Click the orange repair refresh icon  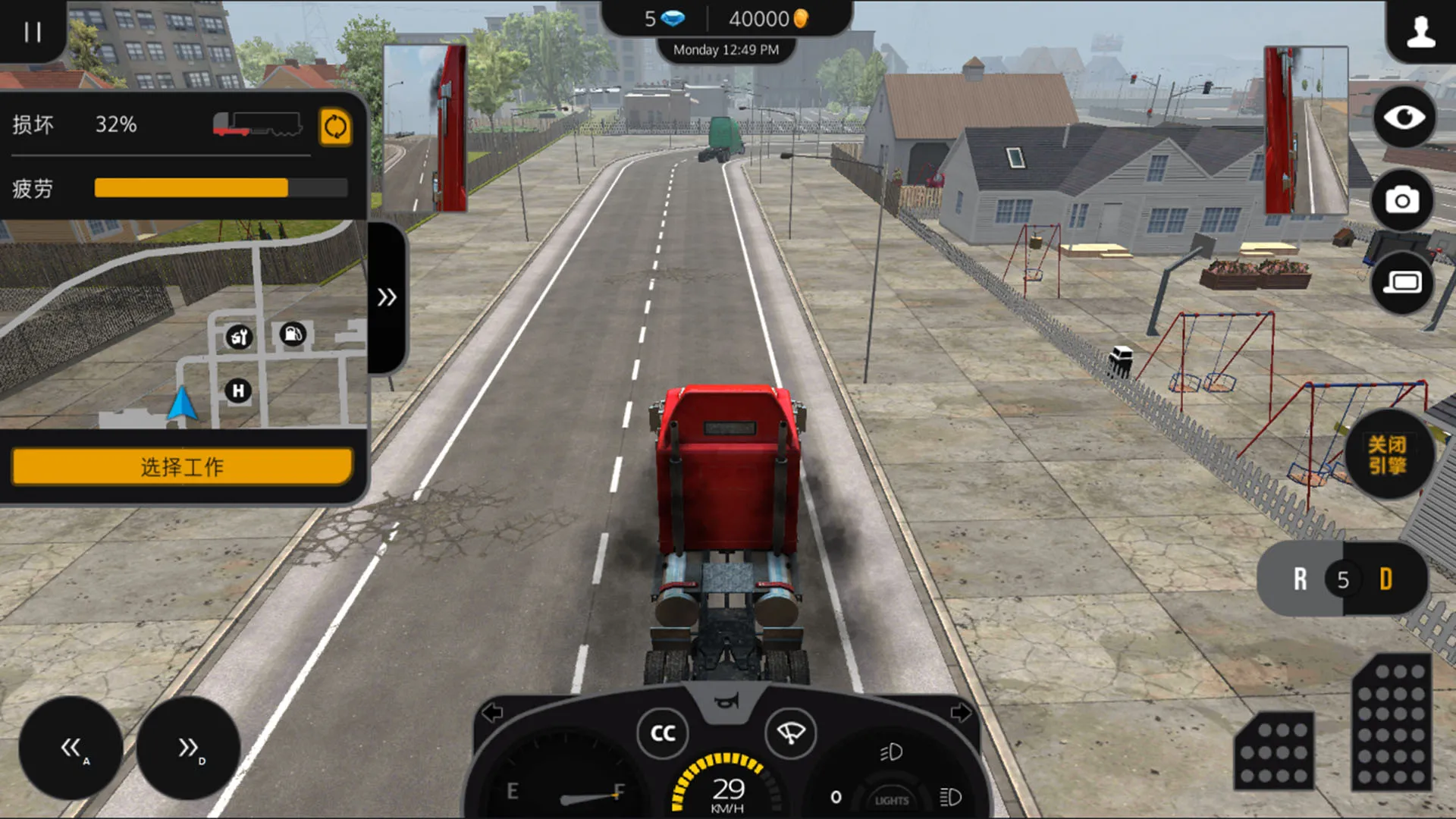335,127
